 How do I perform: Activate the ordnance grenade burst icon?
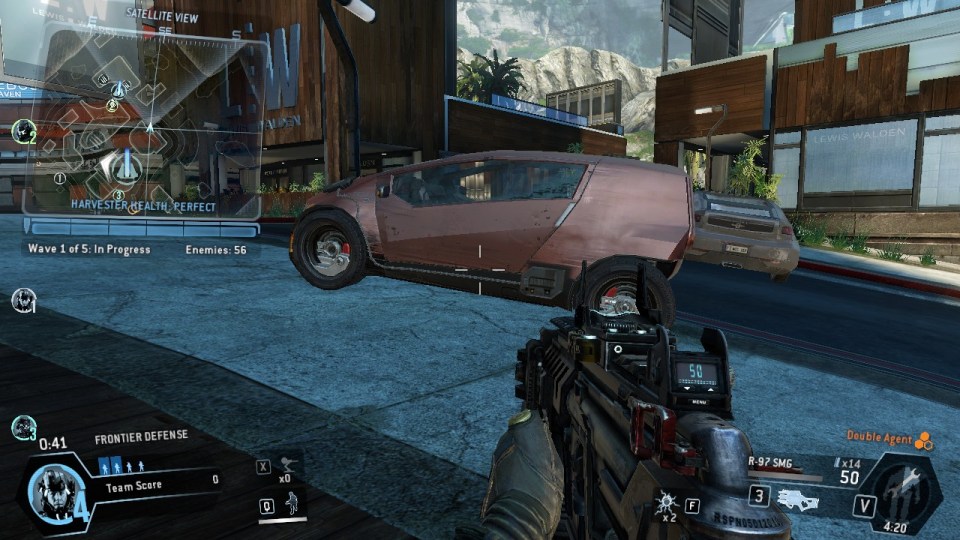point(665,505)
